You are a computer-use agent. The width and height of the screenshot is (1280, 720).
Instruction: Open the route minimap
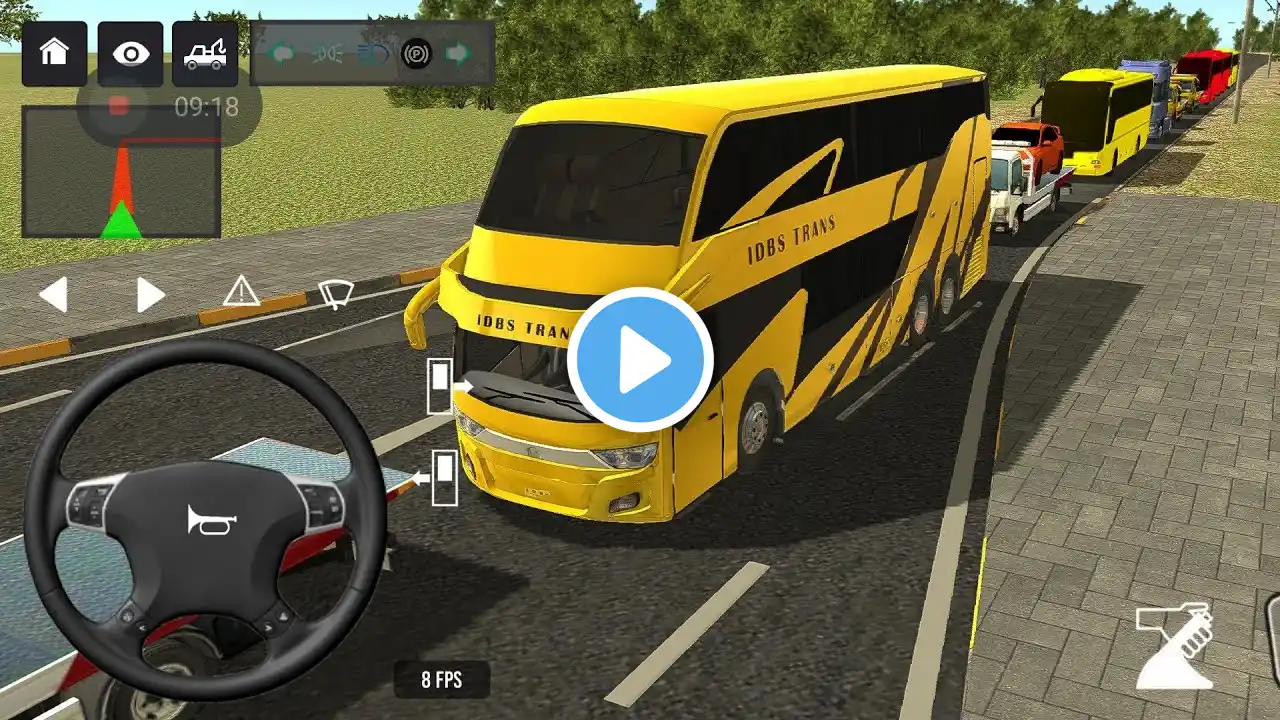pos(121,173)
